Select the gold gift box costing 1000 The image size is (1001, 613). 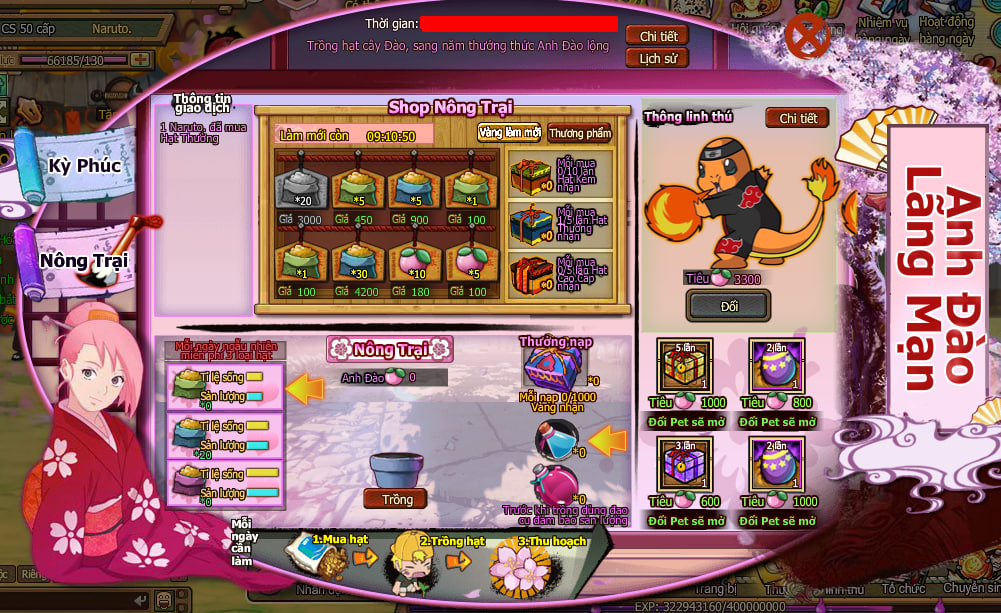(x=682, y=367)
